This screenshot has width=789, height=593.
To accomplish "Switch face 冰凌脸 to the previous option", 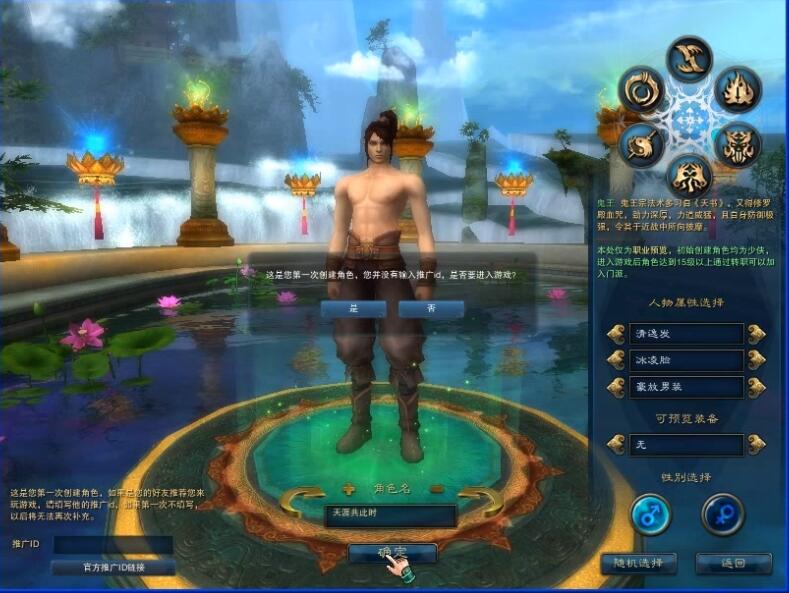I will [616, 360].
